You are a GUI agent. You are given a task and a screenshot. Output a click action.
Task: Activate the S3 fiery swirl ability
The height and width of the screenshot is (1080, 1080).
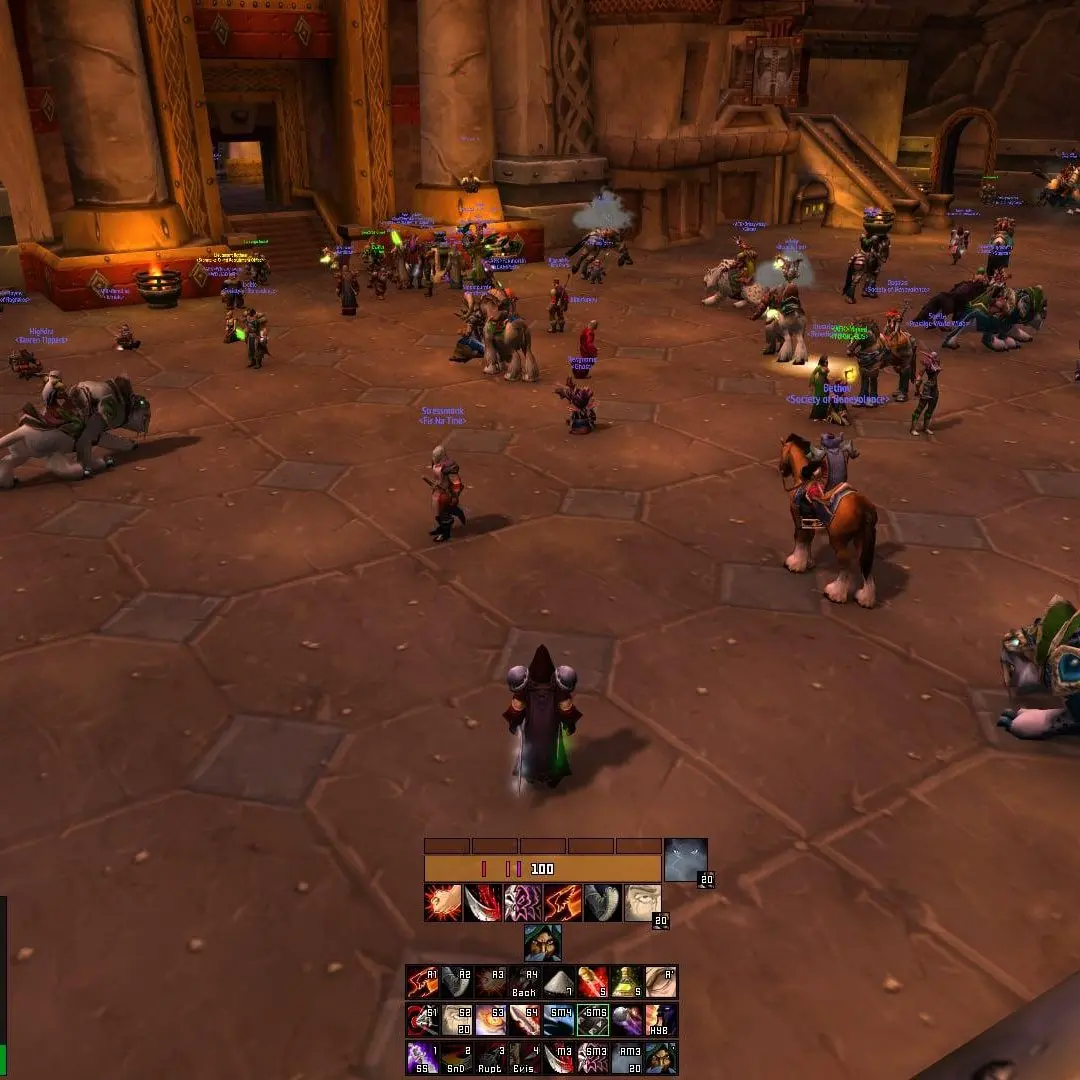coord(491,1020)
